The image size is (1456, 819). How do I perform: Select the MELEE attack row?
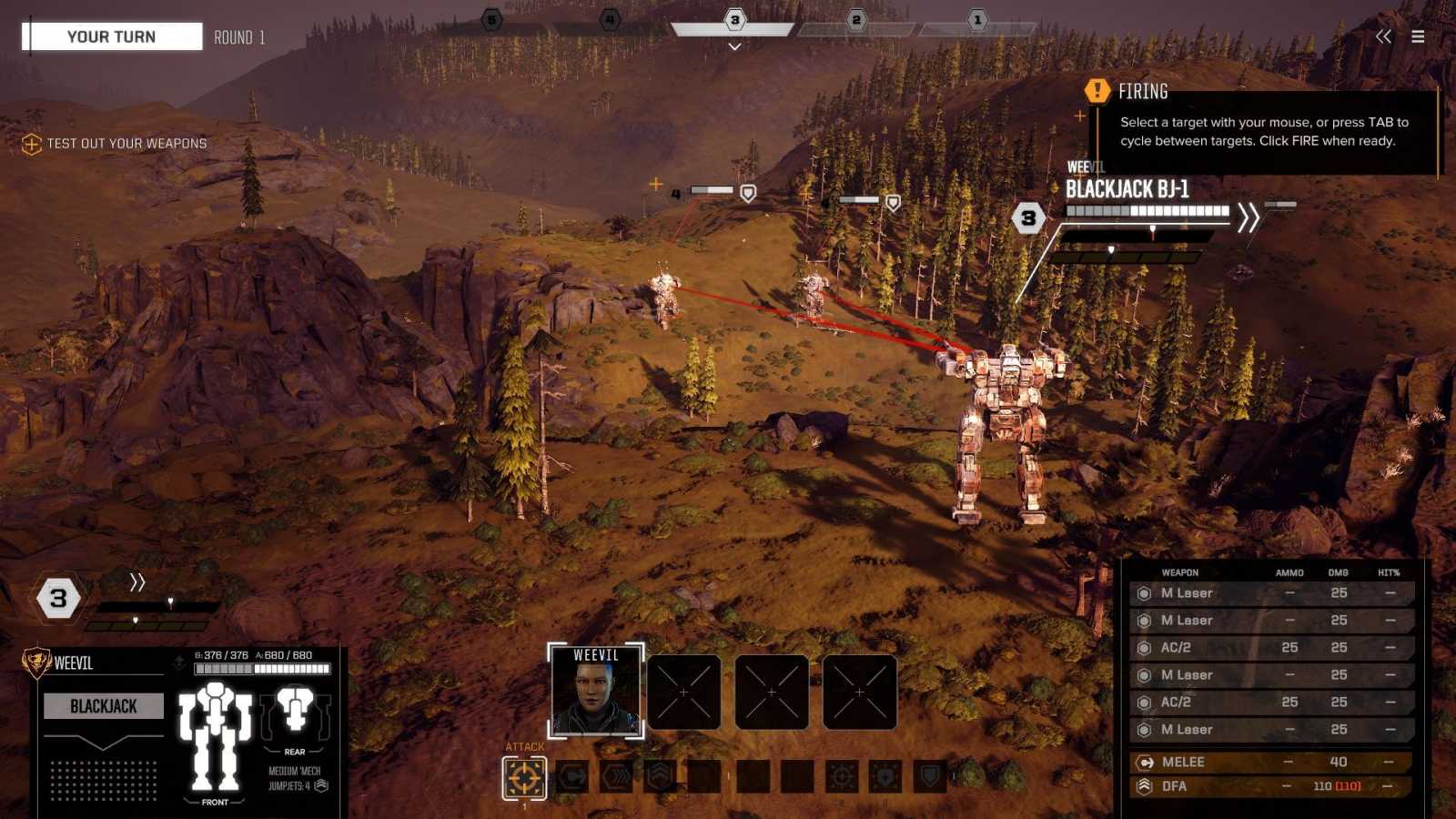coord(1268,762)
